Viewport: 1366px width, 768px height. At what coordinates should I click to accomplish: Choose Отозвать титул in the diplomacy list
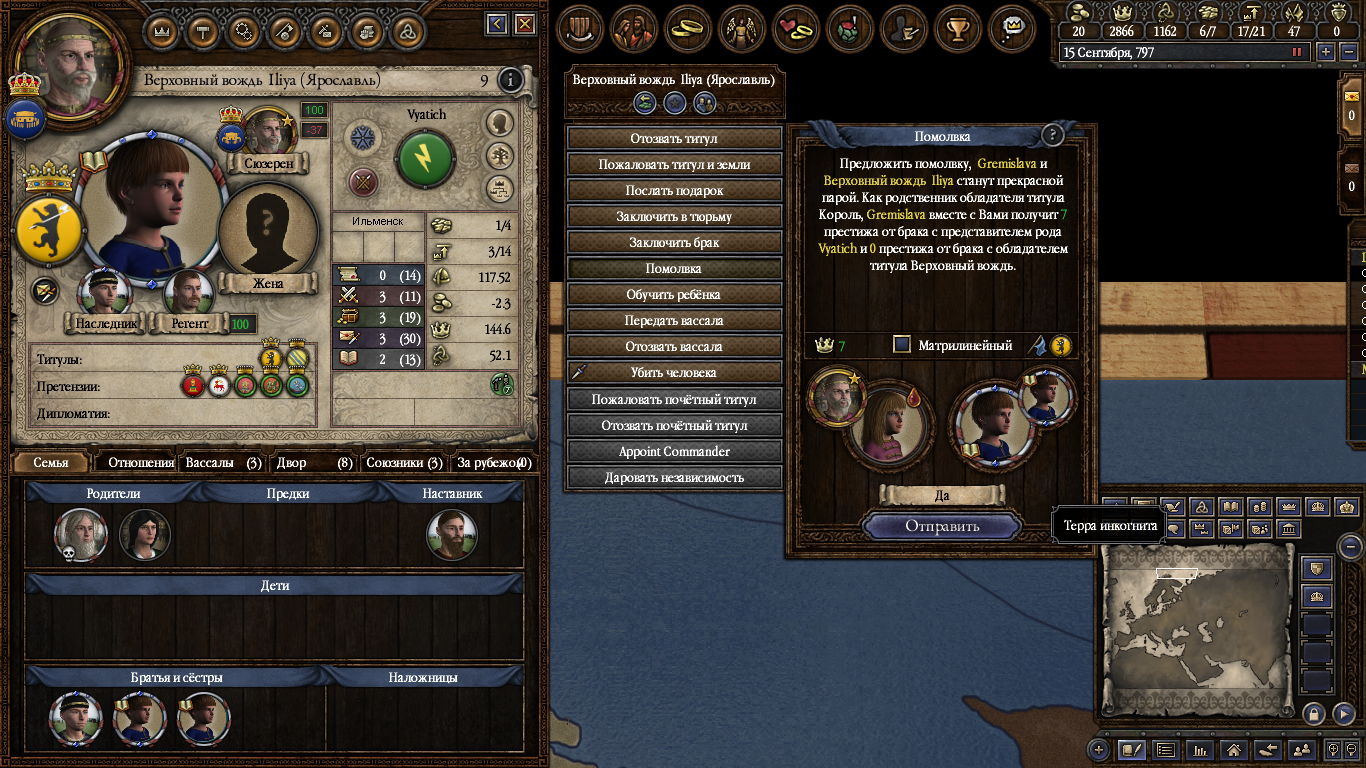(x=674, y=138)
